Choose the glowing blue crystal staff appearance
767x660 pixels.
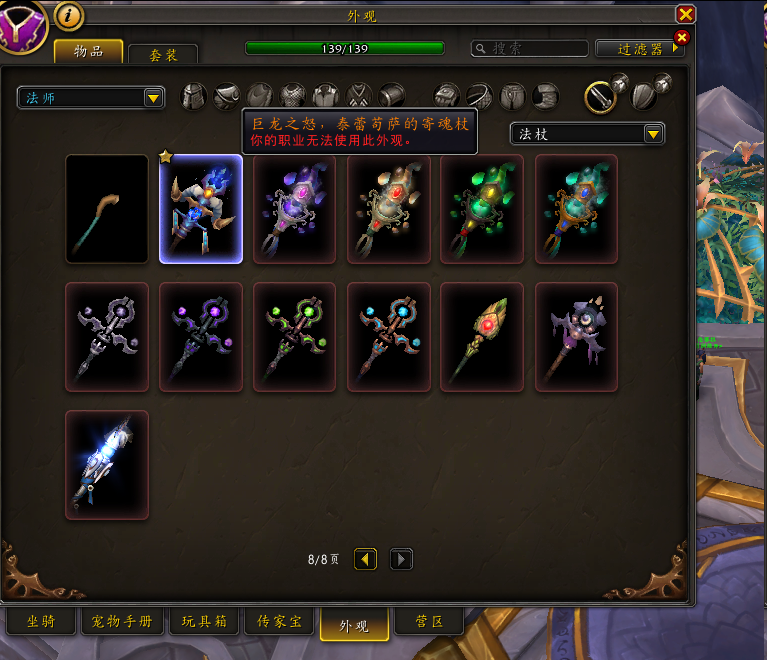[107, 465]
